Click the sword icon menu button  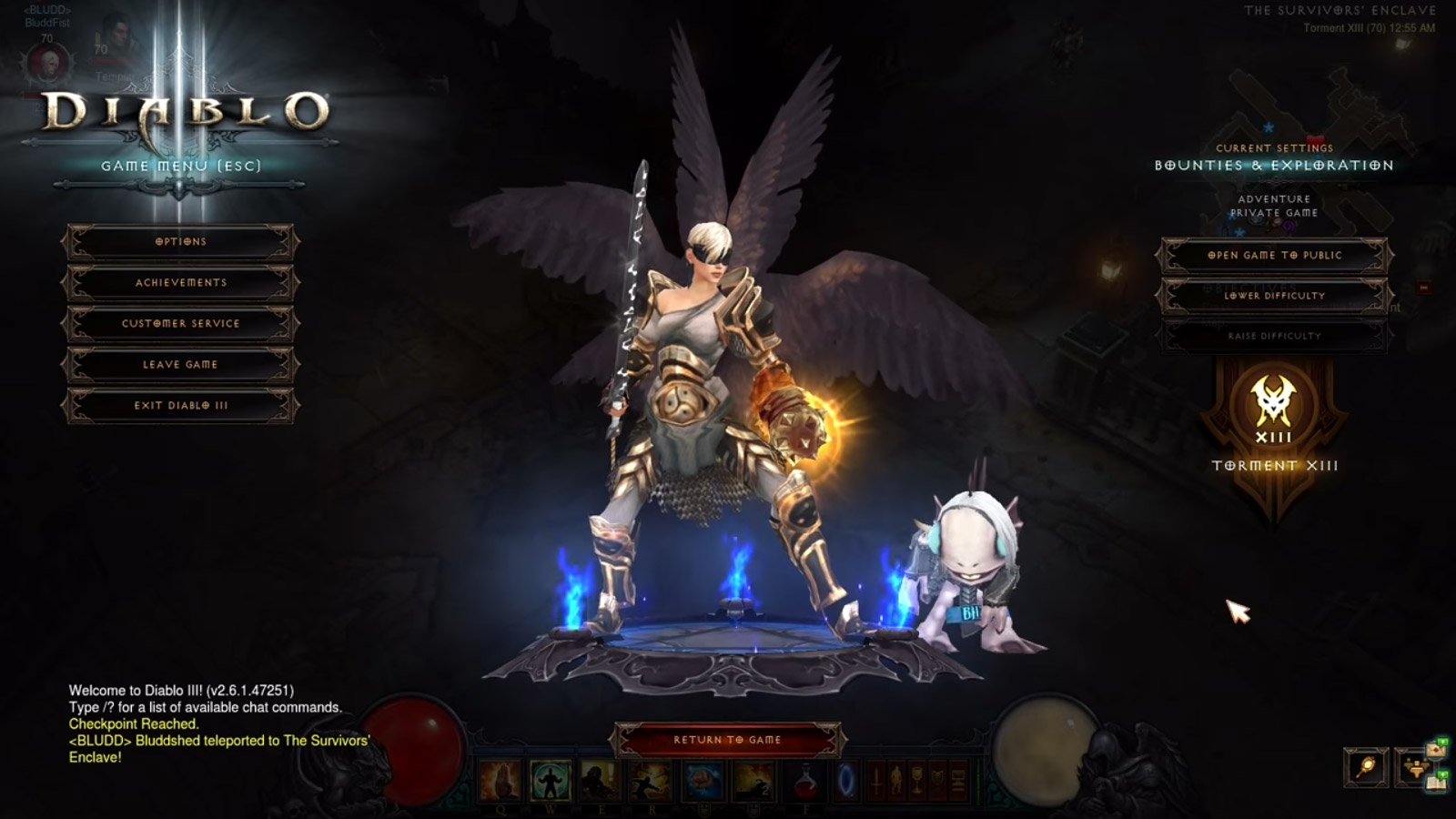[877, 781]
